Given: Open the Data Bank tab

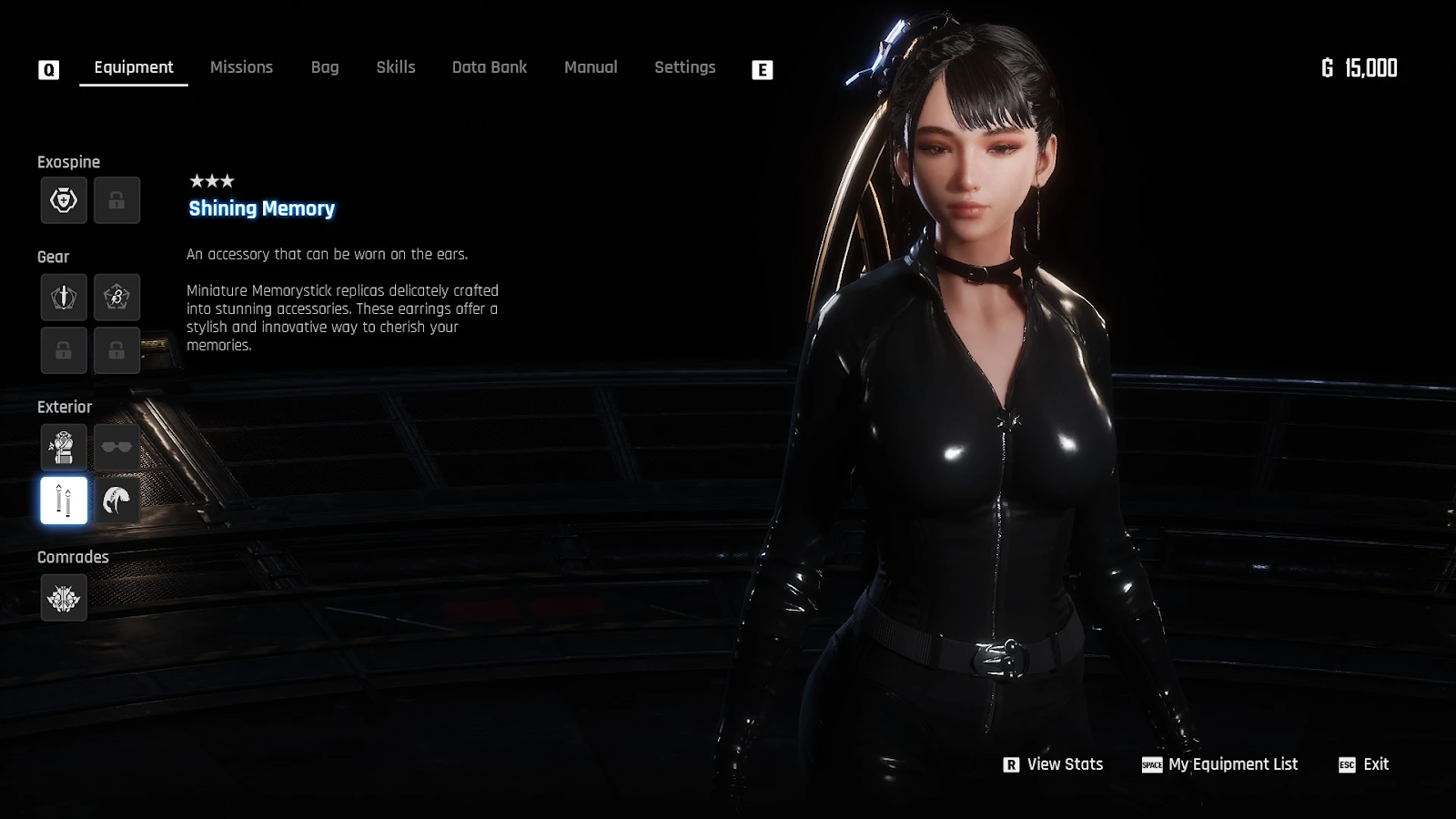Looking at the screenshot, I should point(490,67).
